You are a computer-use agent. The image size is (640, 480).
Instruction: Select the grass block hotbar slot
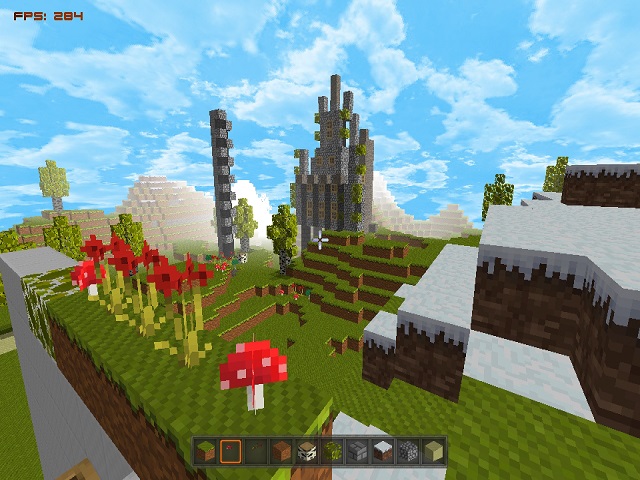(205, 451)
